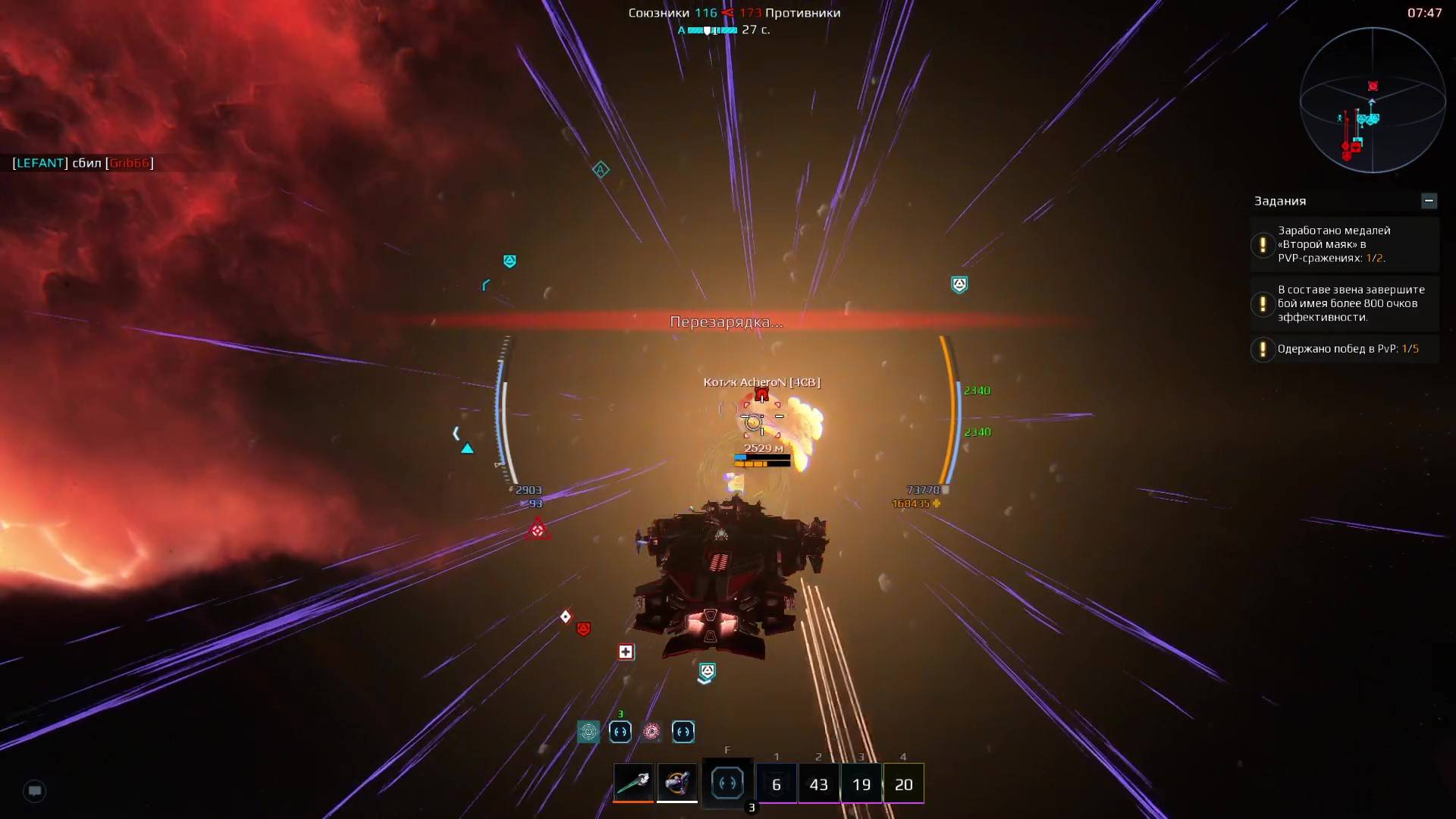Image resolution: width=1456 pixels, height=819 pixels.
Task: Click the spherical radar minimap
Action: point(1373,100)
